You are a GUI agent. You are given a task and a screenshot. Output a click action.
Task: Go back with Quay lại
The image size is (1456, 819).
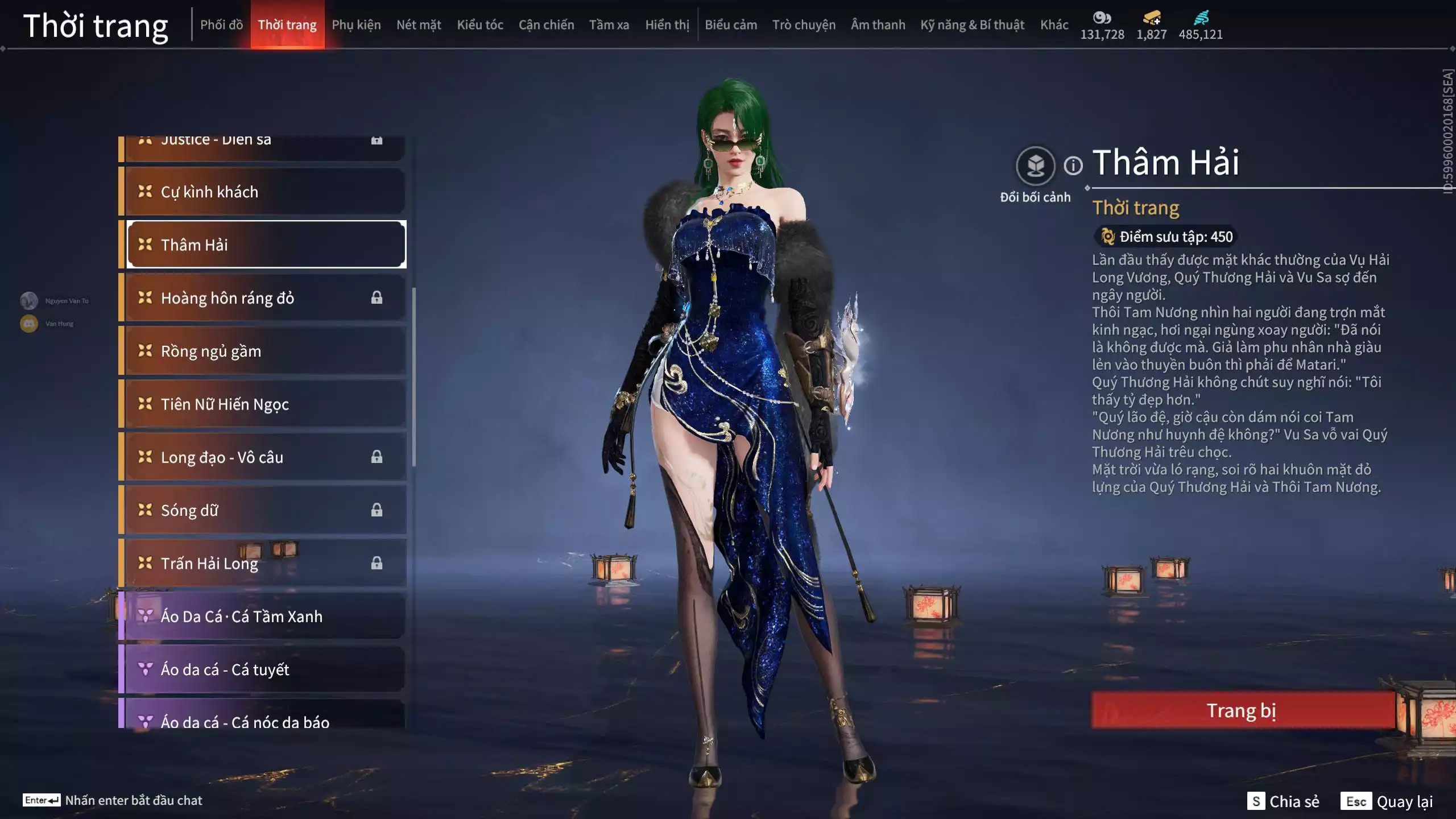click(x=1387, y=801)
